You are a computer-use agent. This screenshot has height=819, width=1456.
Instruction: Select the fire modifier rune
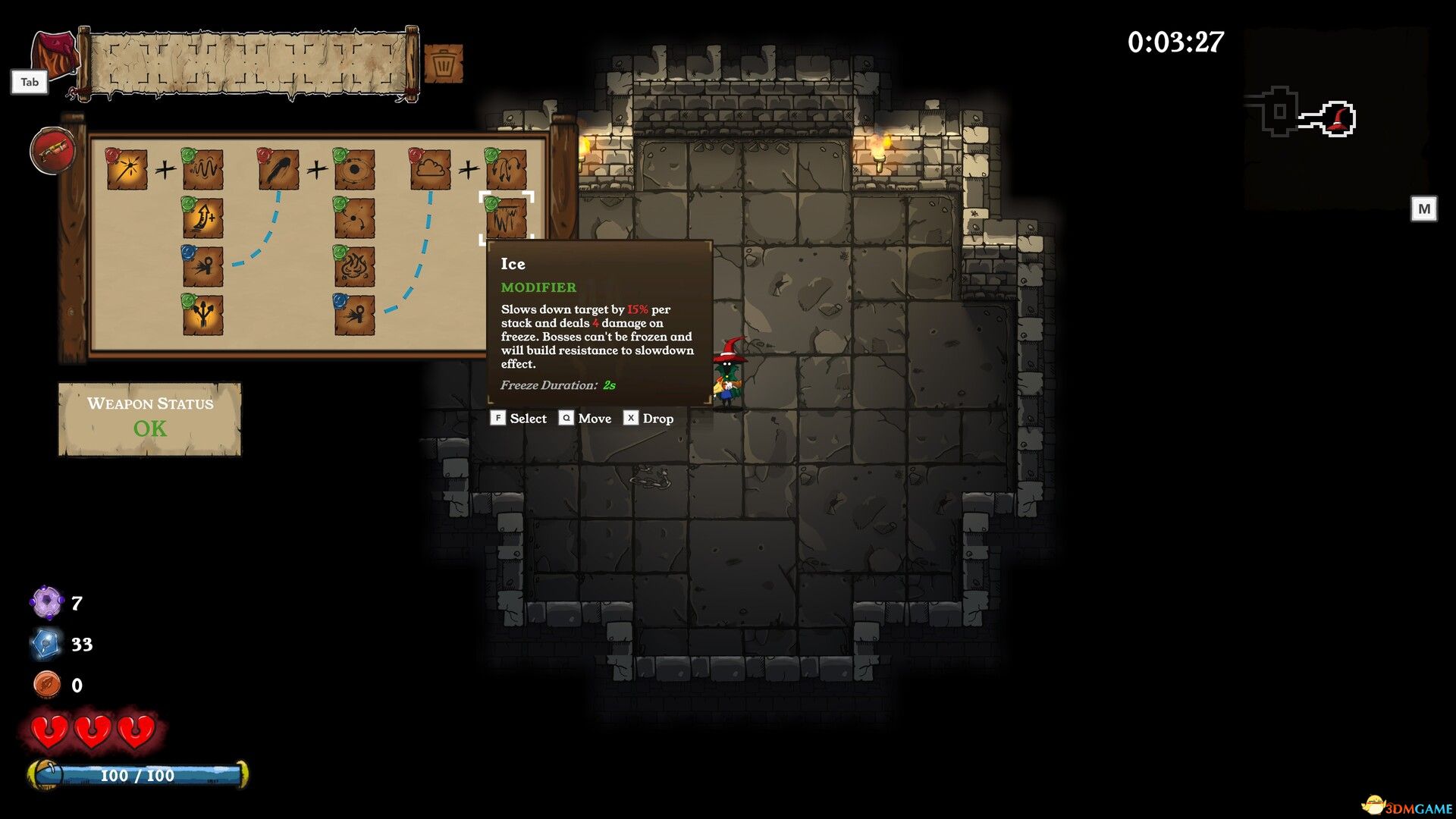click(x=354, y=266)
